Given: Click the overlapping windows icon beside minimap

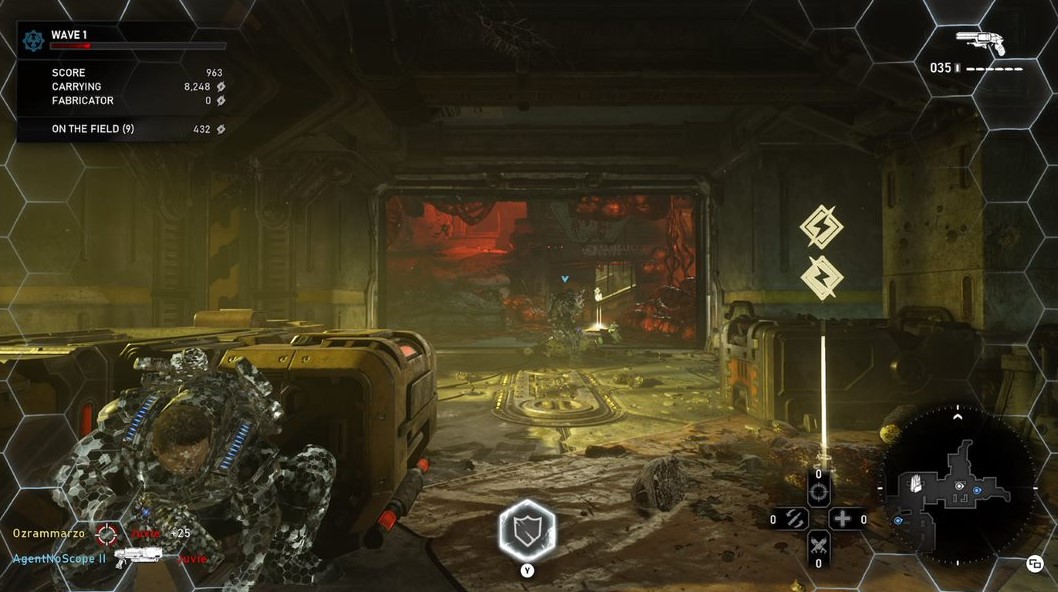Looking at the screenshot, I should point(1035,564).
